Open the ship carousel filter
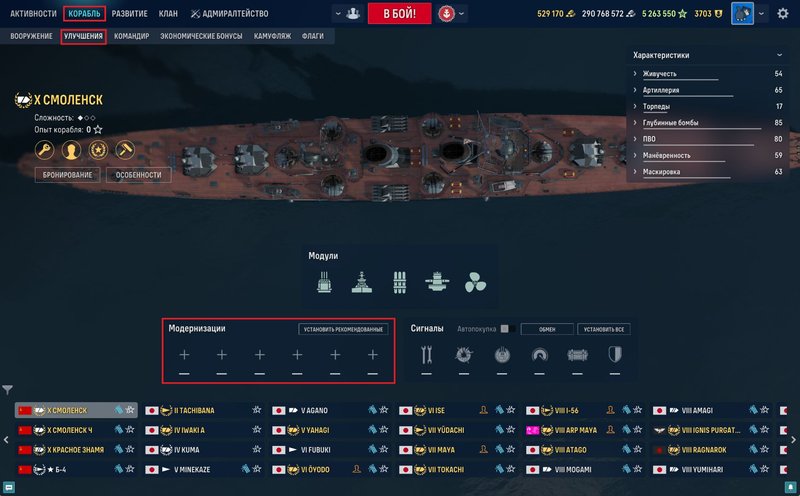Screen dimensions: 800x496 tap(7, 390)
